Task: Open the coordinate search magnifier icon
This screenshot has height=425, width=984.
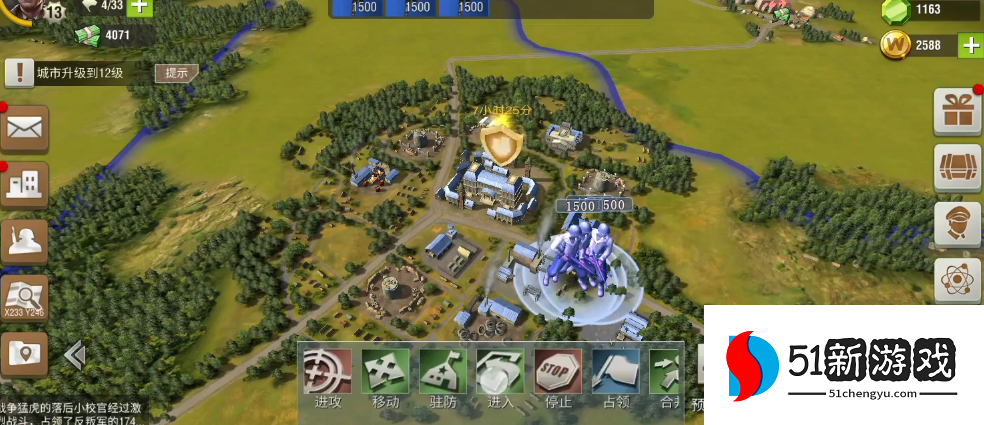Action: click(25, 296)
